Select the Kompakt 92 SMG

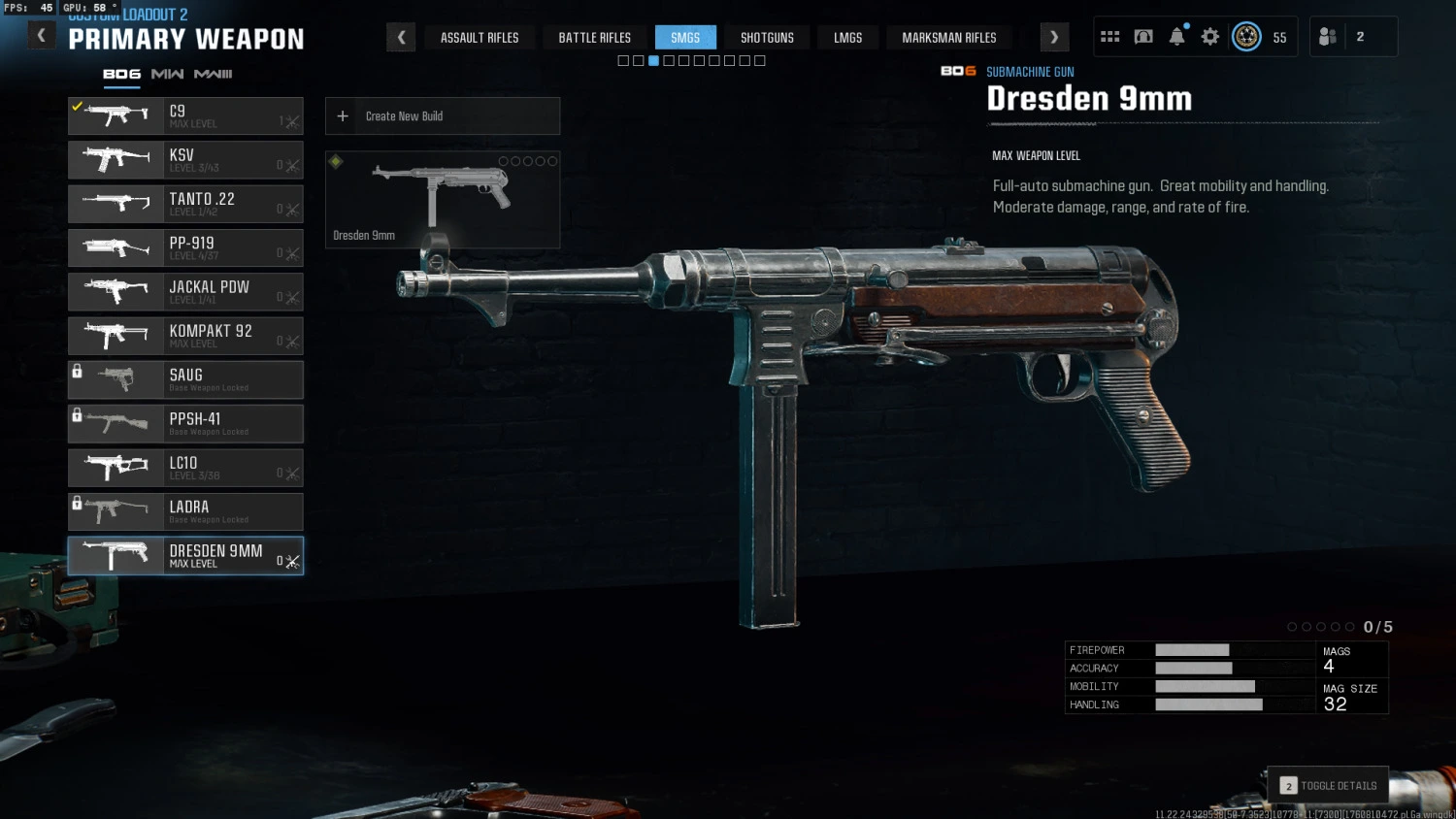pos(185,336)
